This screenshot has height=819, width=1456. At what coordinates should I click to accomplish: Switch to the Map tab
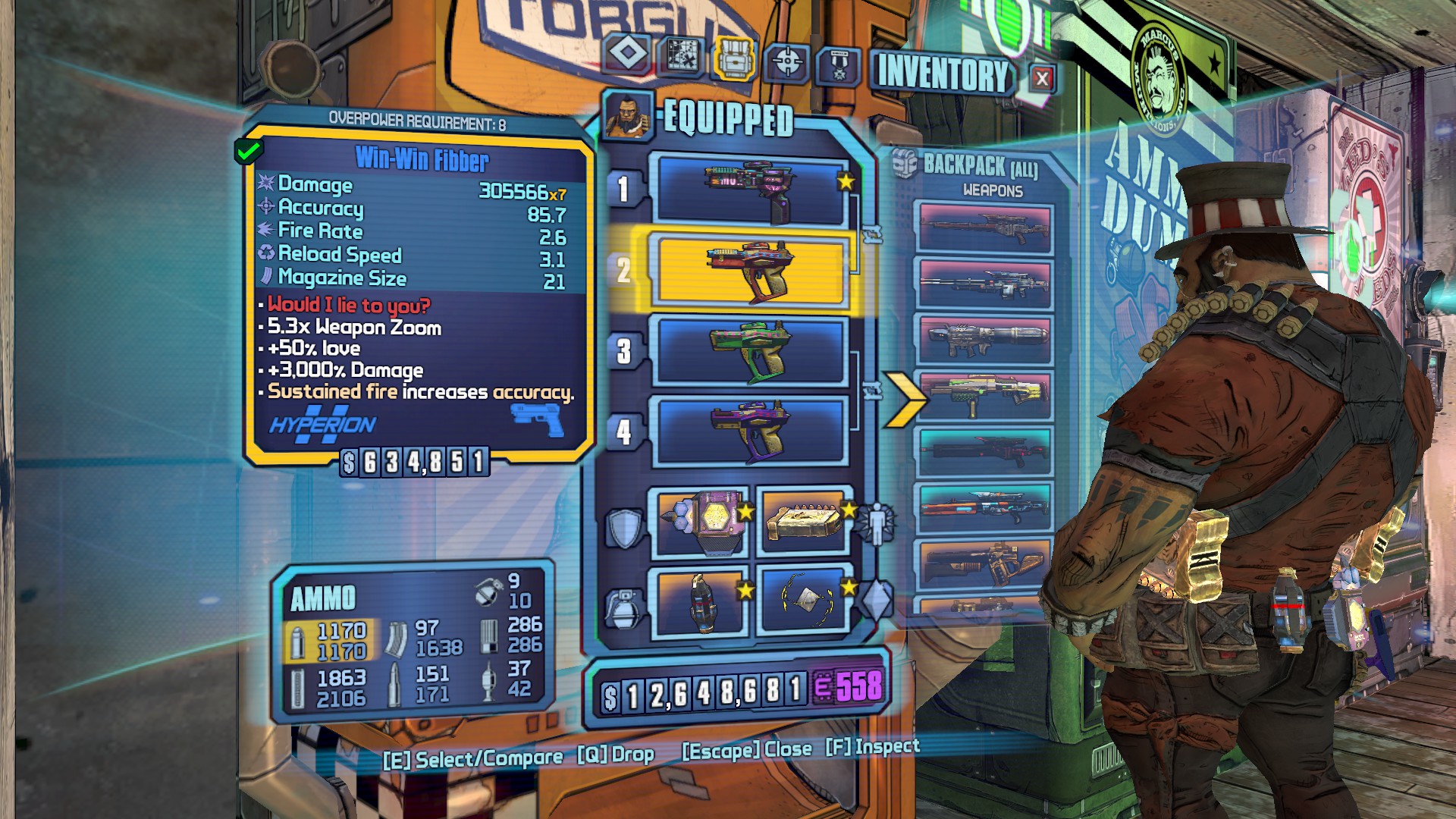point(682,56)
